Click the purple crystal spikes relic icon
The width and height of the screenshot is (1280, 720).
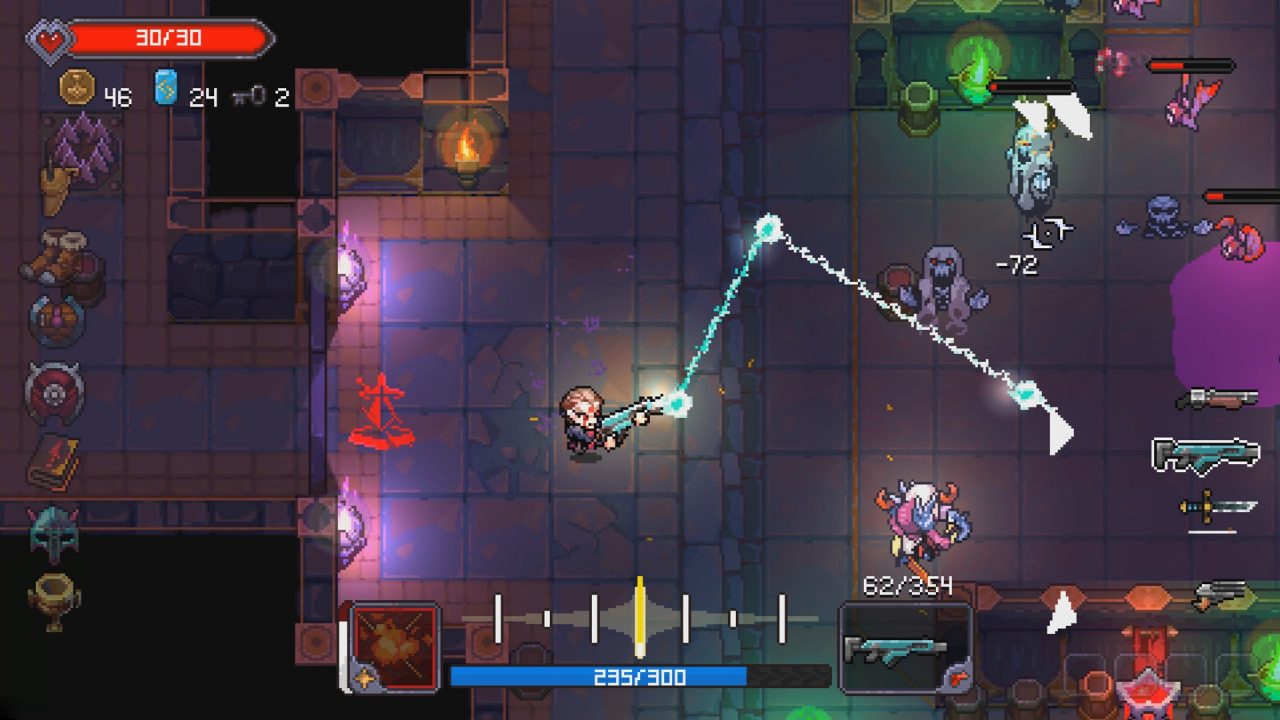click(x=82, y=146)
